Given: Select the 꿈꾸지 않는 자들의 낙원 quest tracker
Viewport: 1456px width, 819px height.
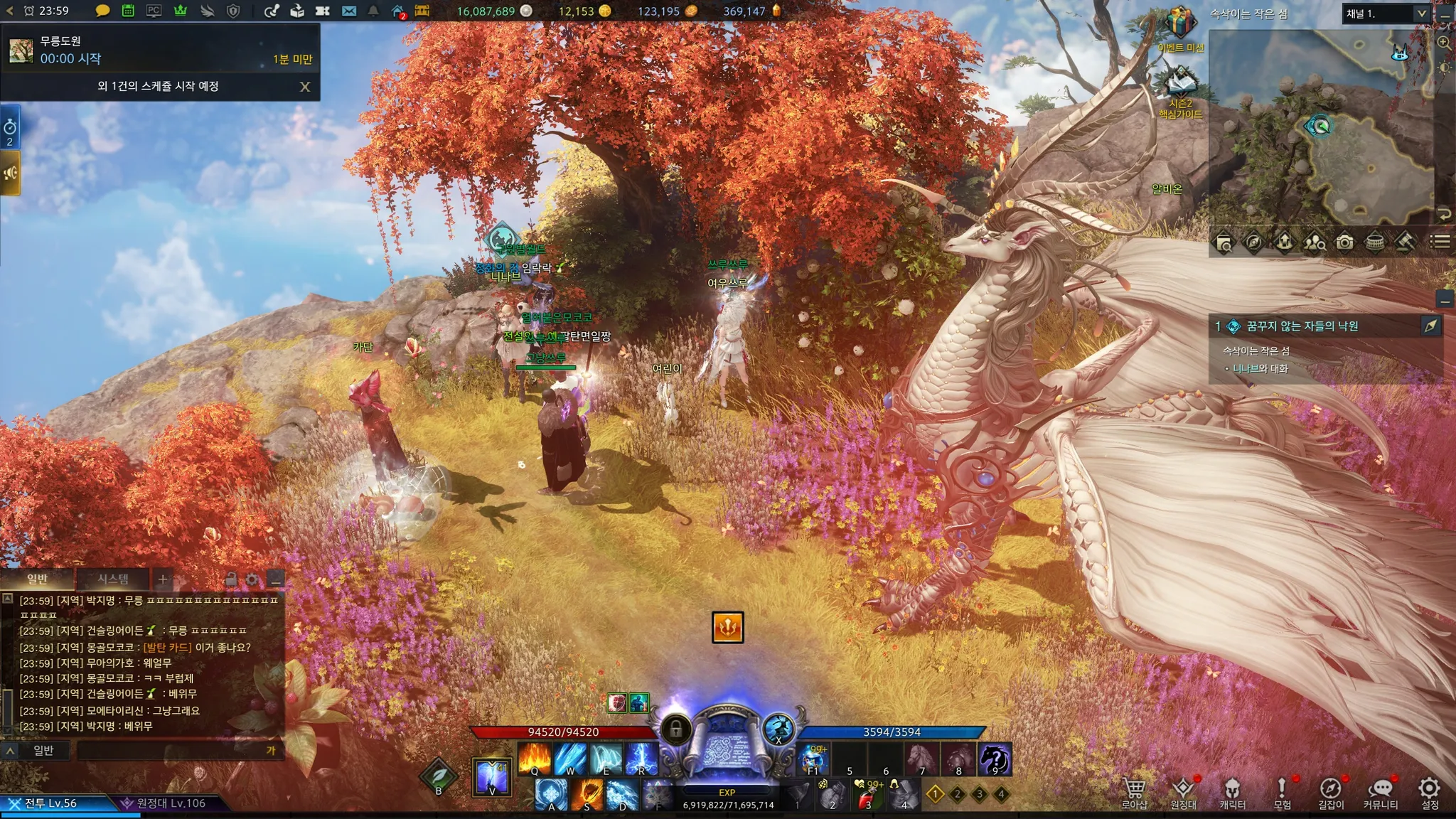Looking at the screenshot, I should coord(1302,326).
